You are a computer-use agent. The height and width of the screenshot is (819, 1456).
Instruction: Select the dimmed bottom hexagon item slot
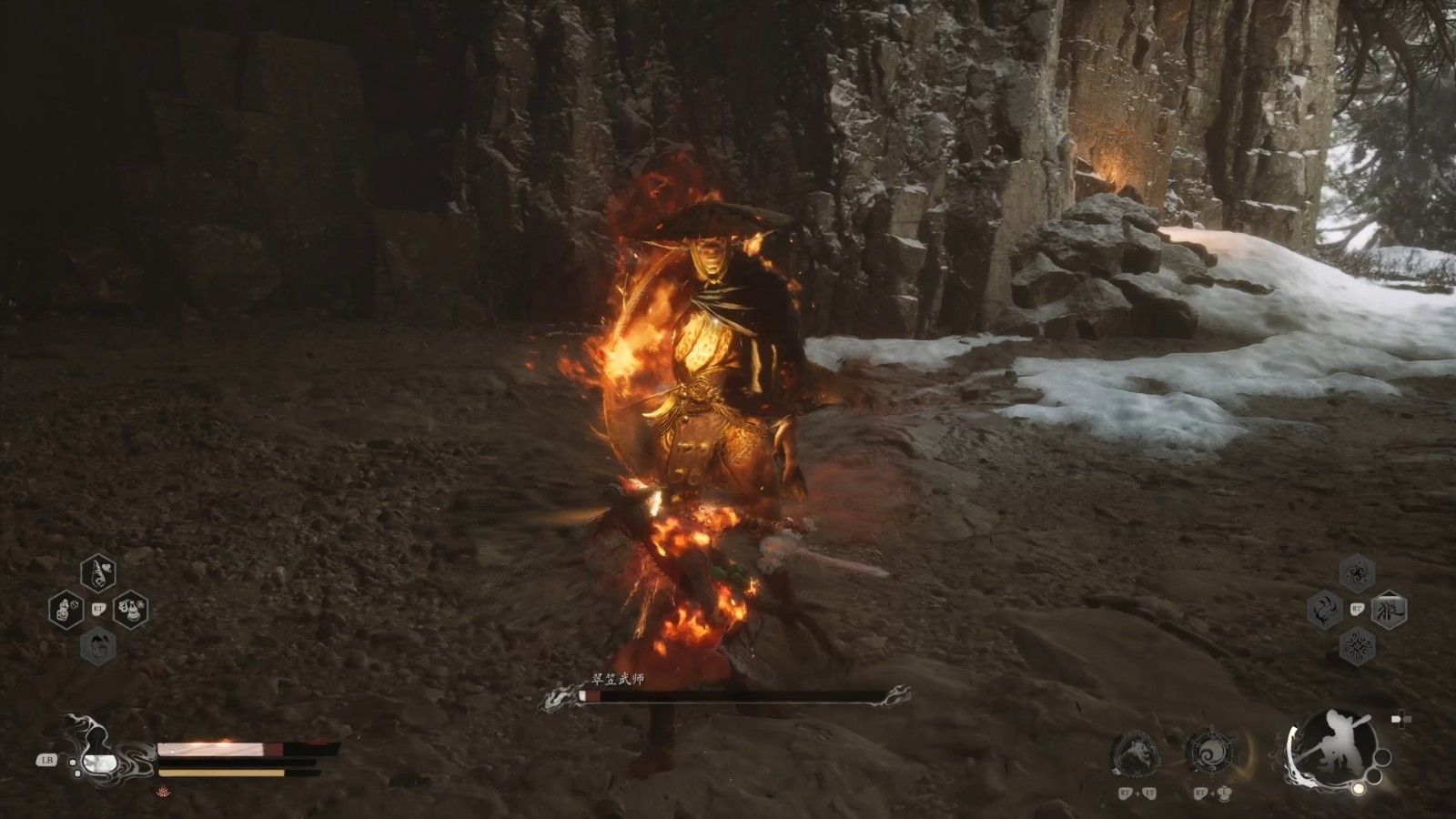tap(97, 646)
